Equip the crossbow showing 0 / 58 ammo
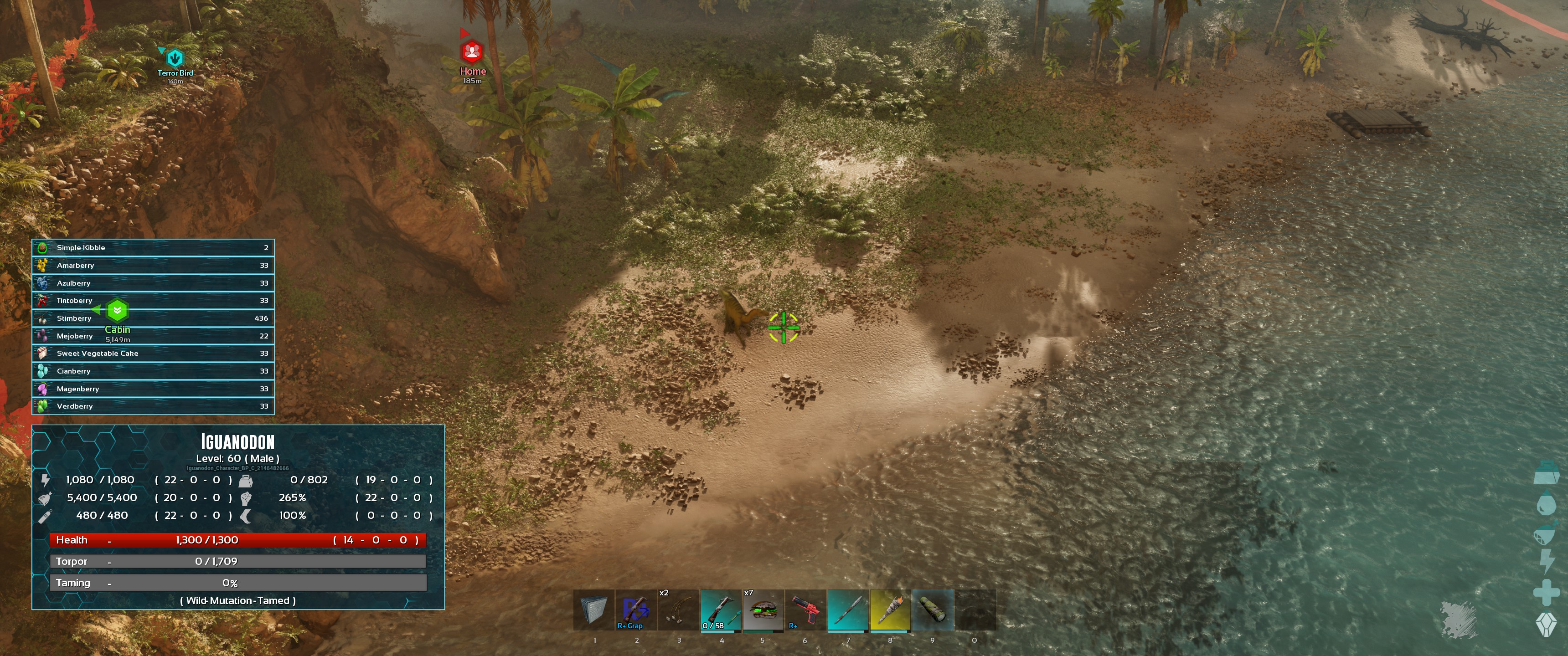The width and height of the screenshot is (1568, 656). coord(721,610)
